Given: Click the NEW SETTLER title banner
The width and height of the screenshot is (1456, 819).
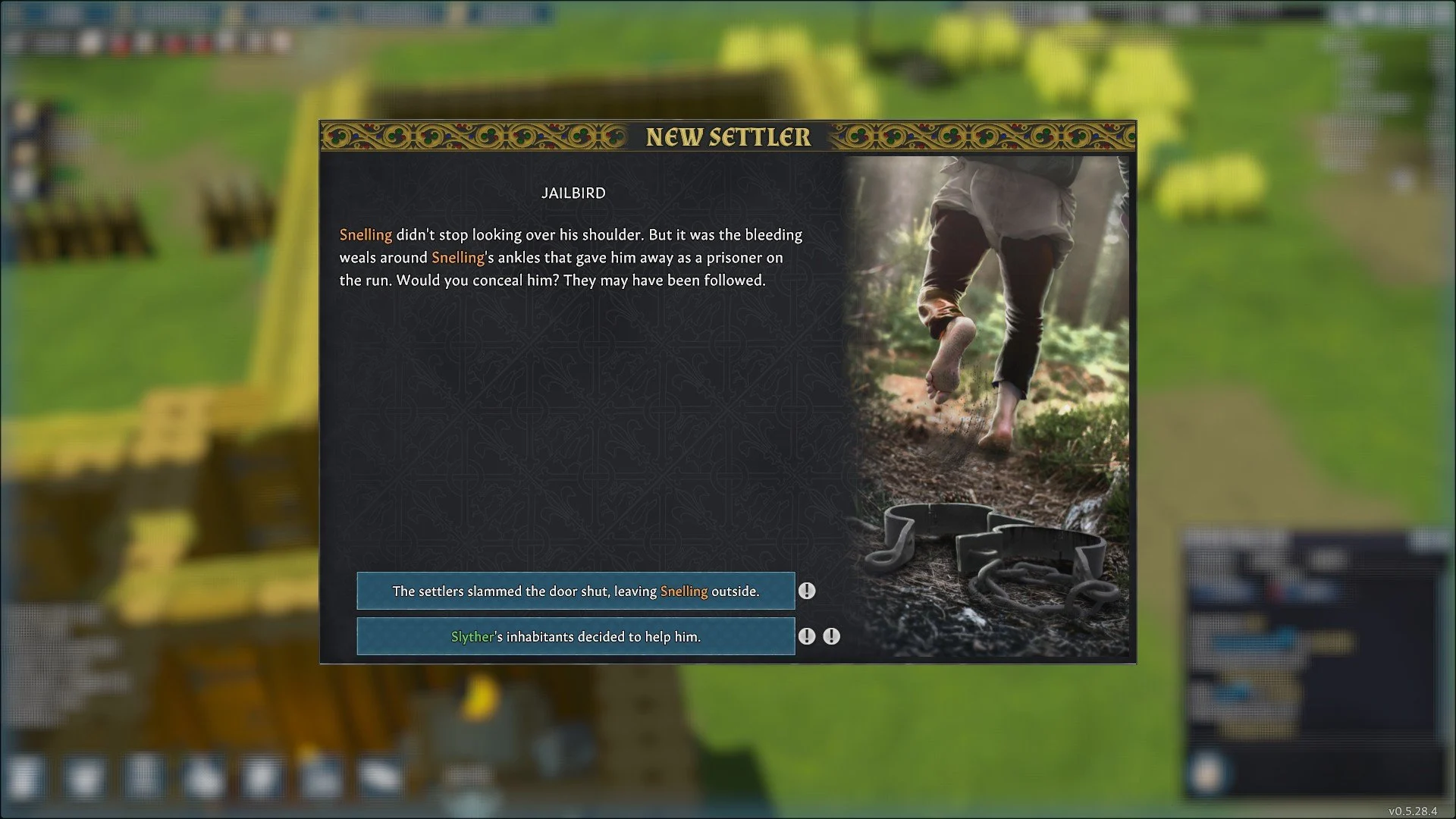Looking at the screenshot, I should pyautogui.click(x=727, y=138).
